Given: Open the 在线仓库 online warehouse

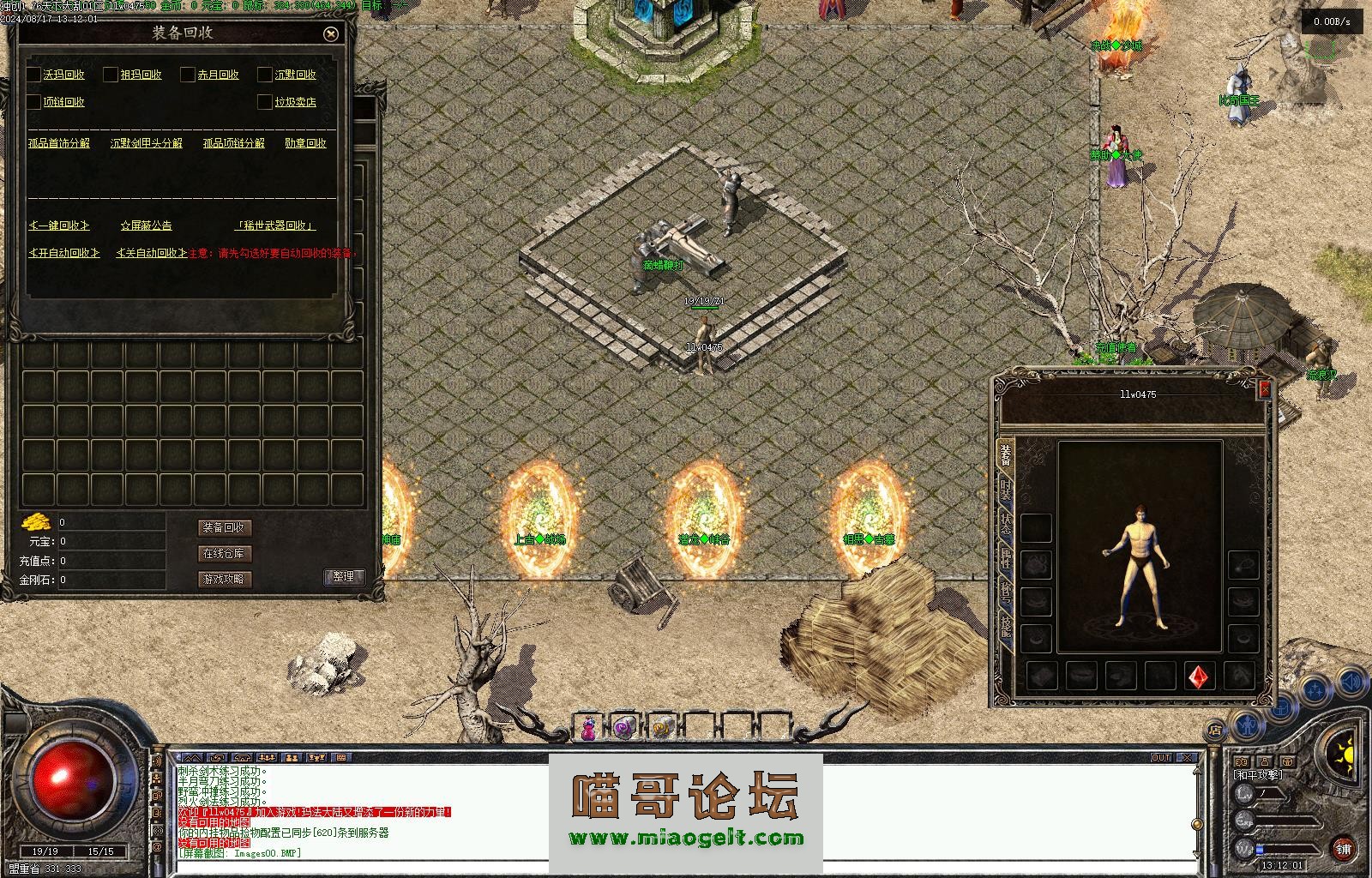Looking at the screenshot, I should tap(224, 553).
